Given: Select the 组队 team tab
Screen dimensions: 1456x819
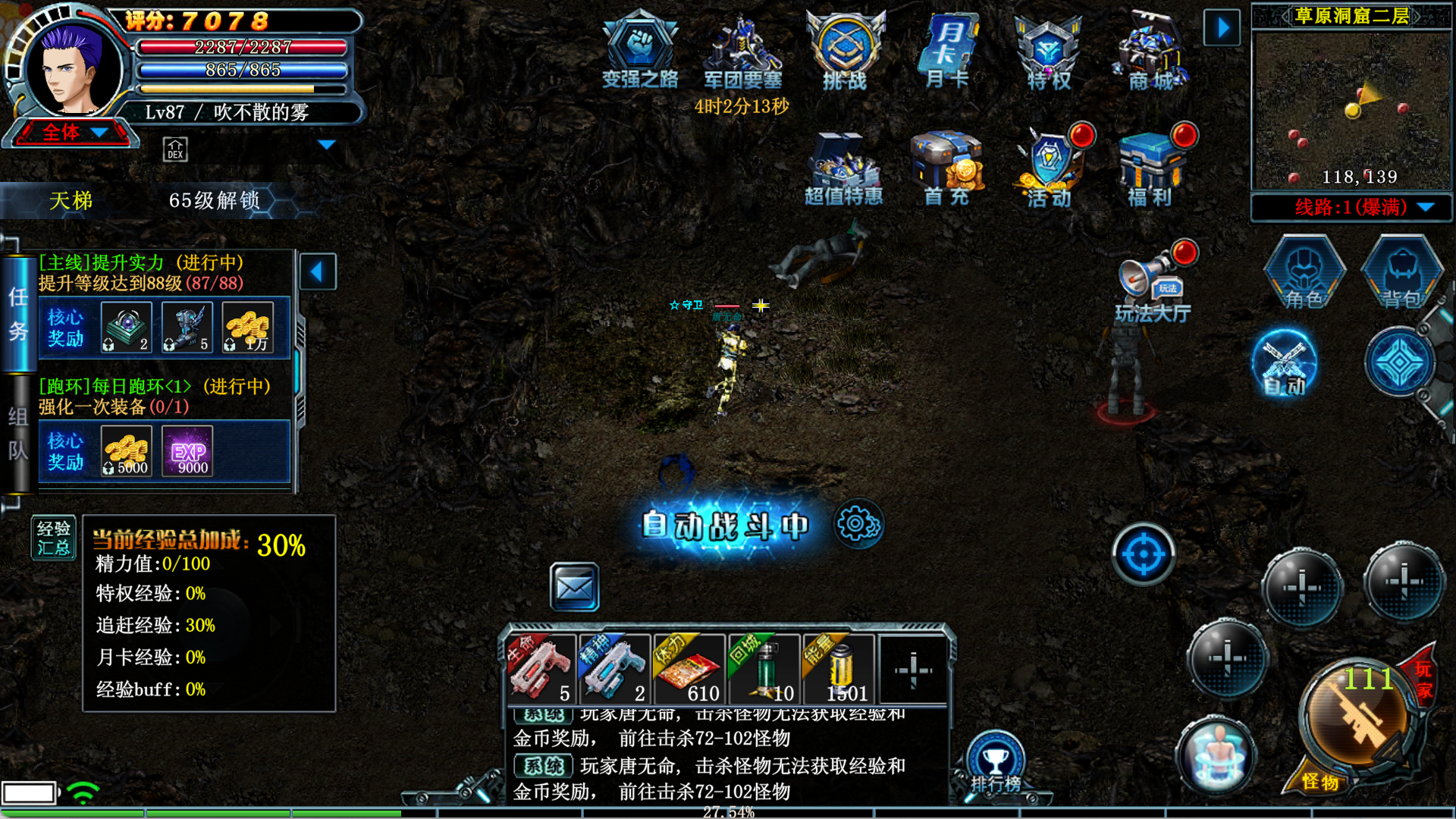Looking at the screenshot, I should click(x=18, y=434).
